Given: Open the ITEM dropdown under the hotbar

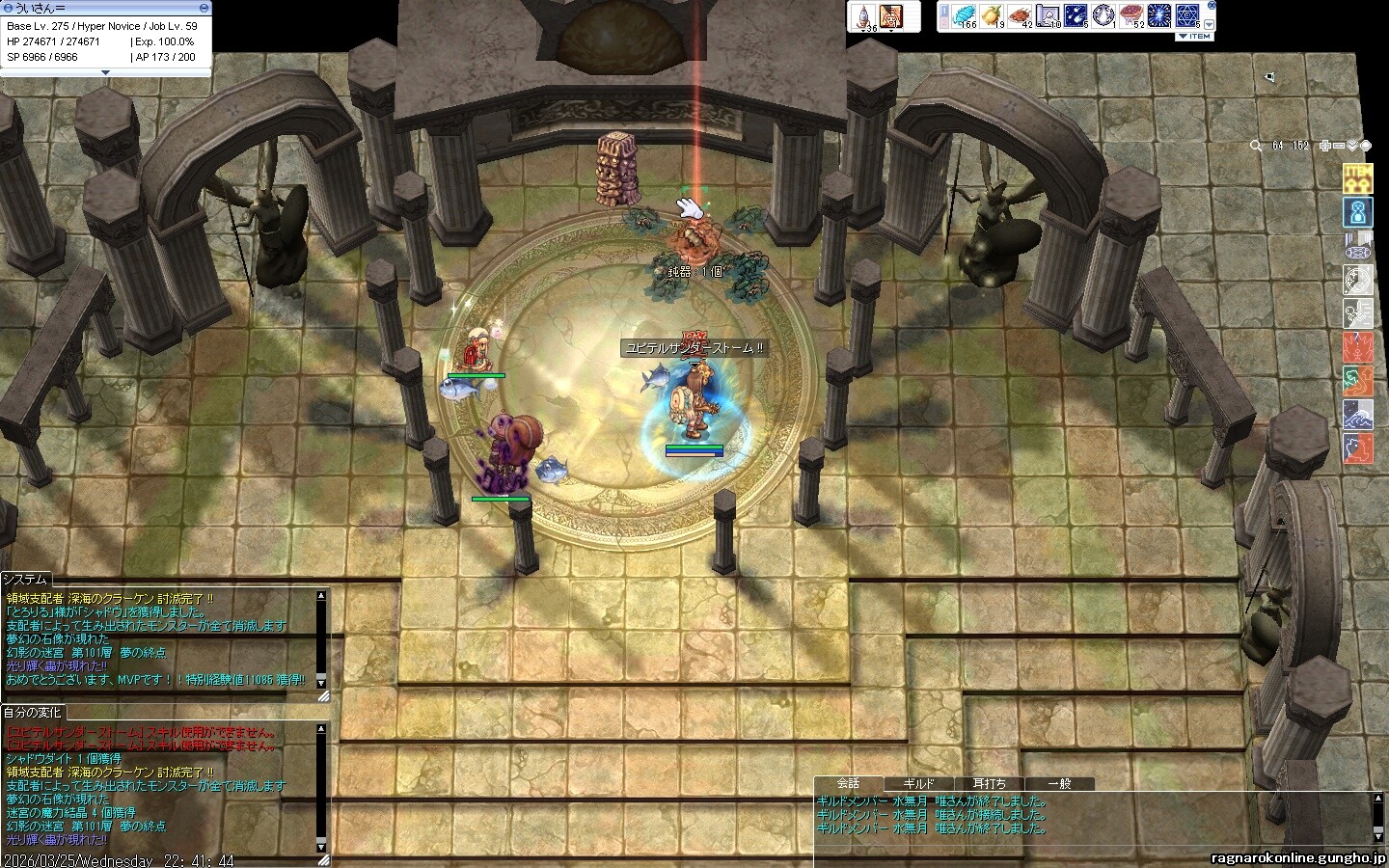Looking at the screenshot, I should pos(1194,37).
